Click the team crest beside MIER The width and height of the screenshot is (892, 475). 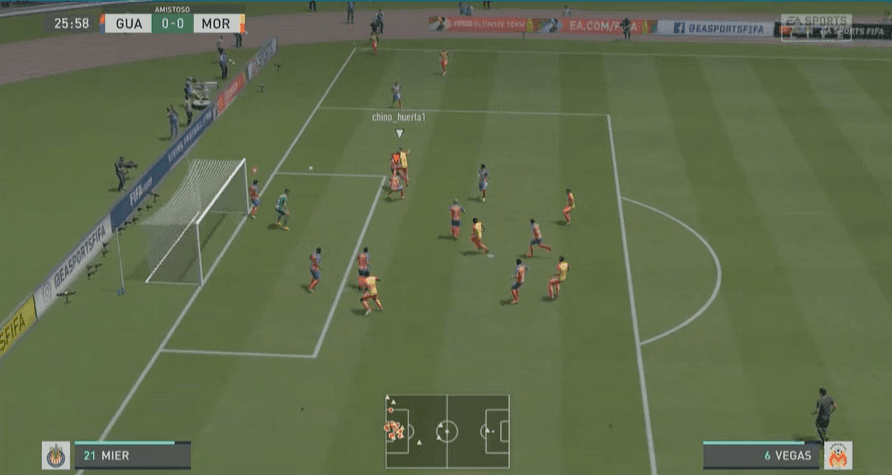click(x=56, y=456)
